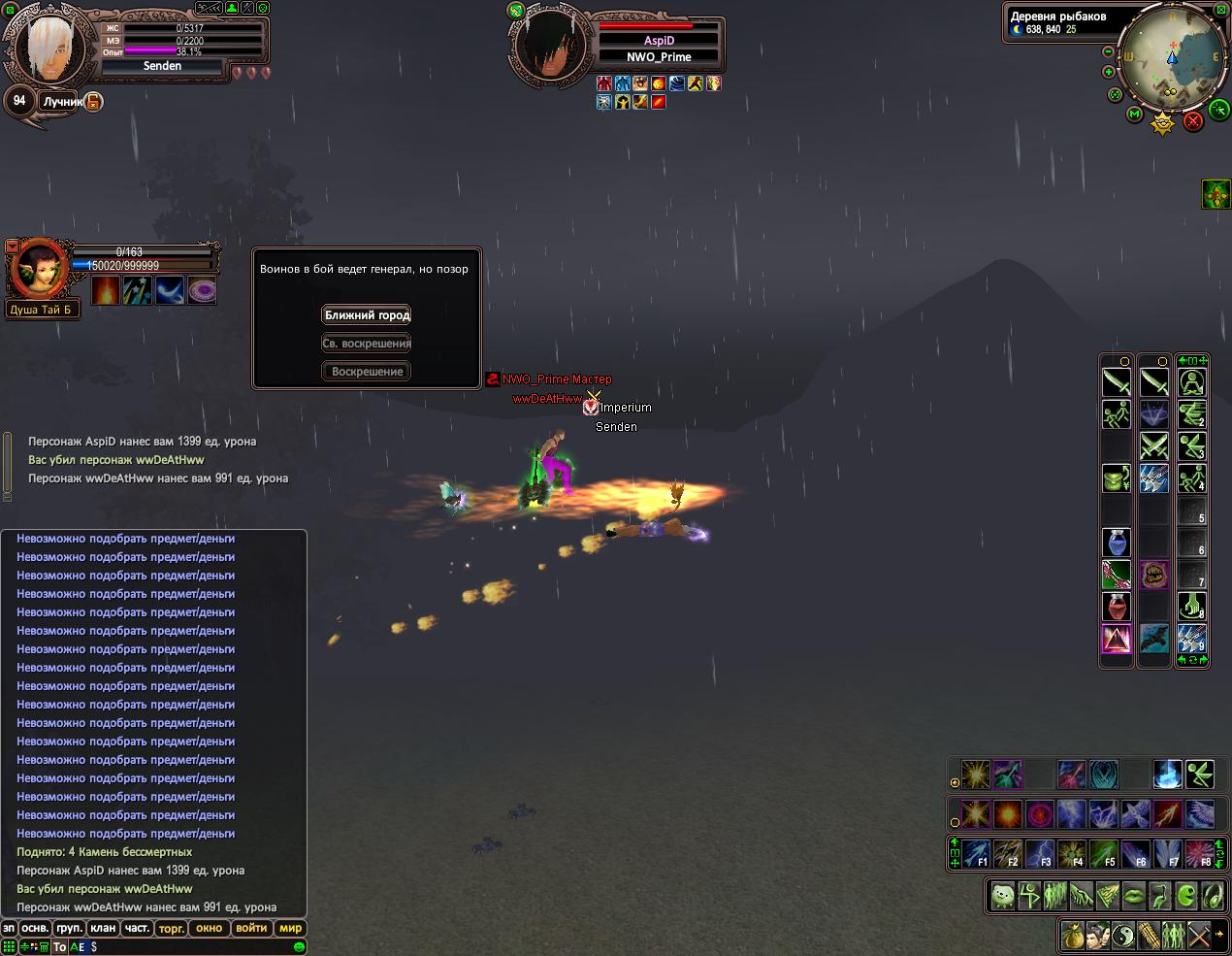Select the green lips emote icon

click(x=1132, y=895)
